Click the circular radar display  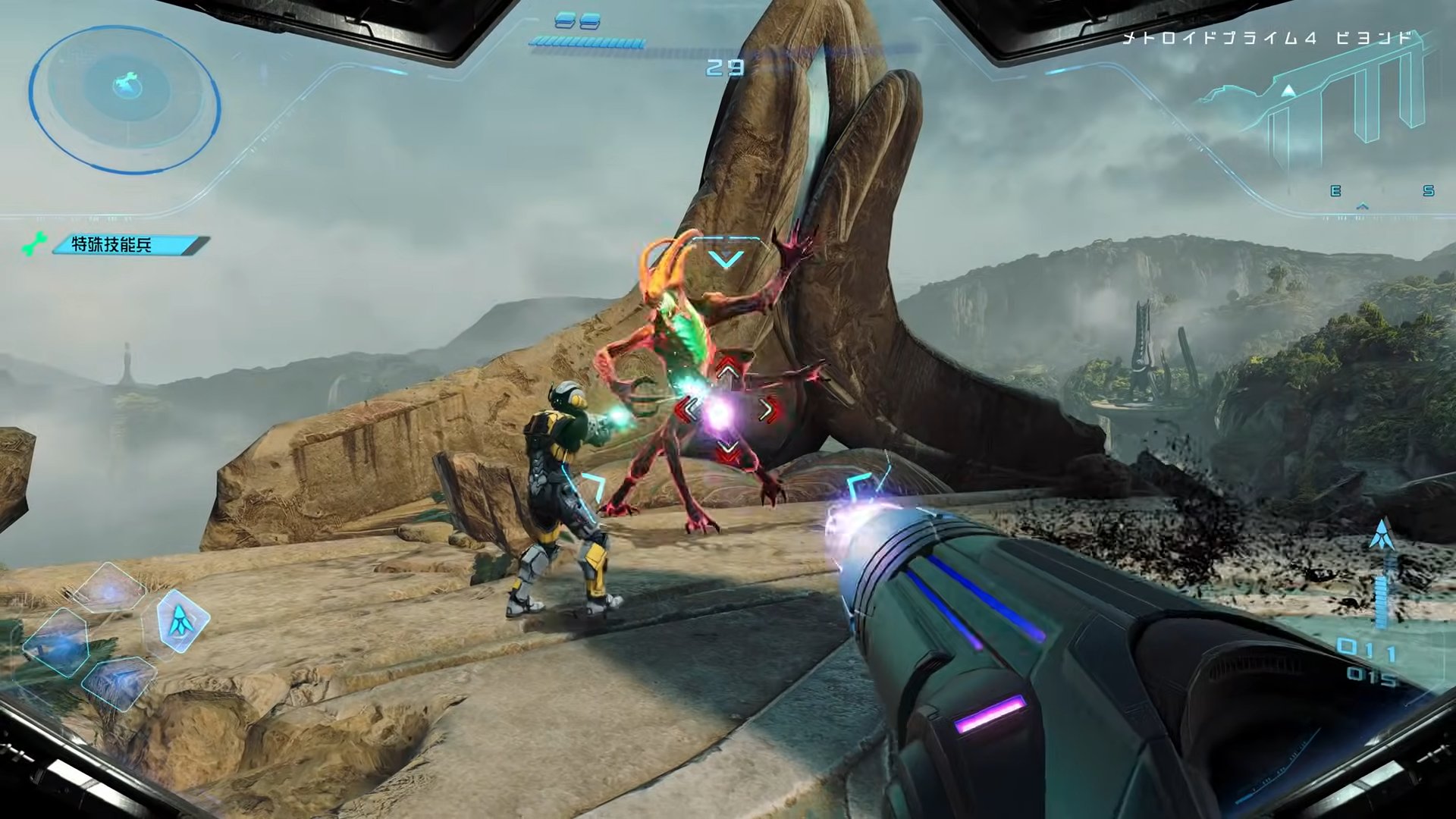pos(125,100)
